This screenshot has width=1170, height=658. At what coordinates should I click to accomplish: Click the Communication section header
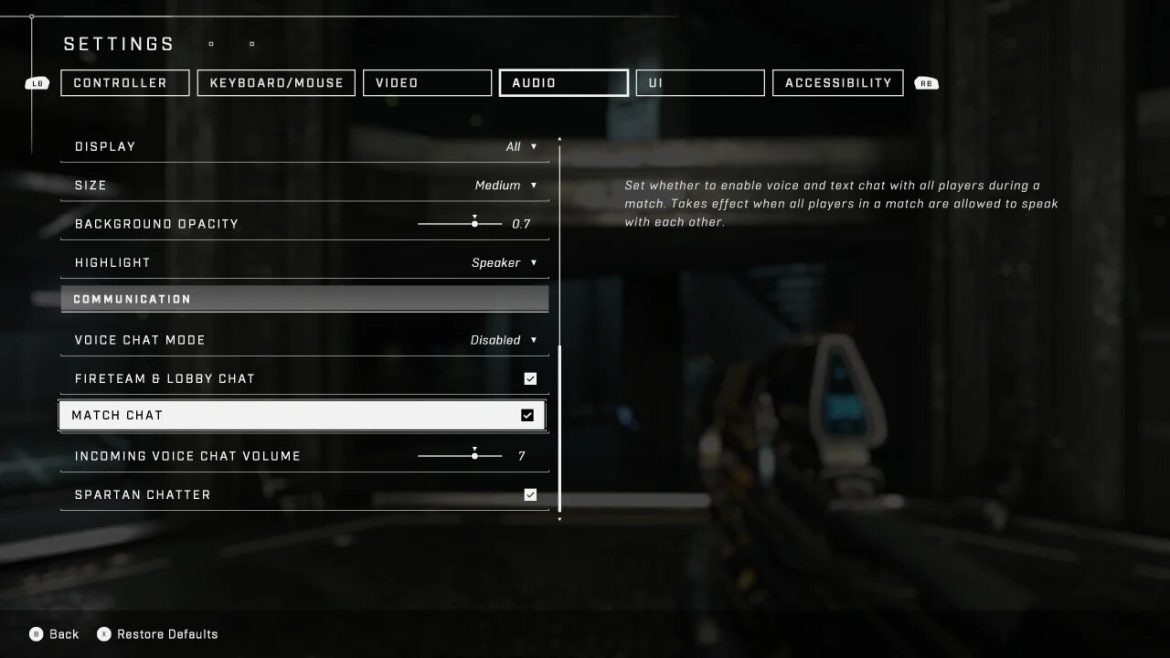pyautogui.click(x=304, y=299)
